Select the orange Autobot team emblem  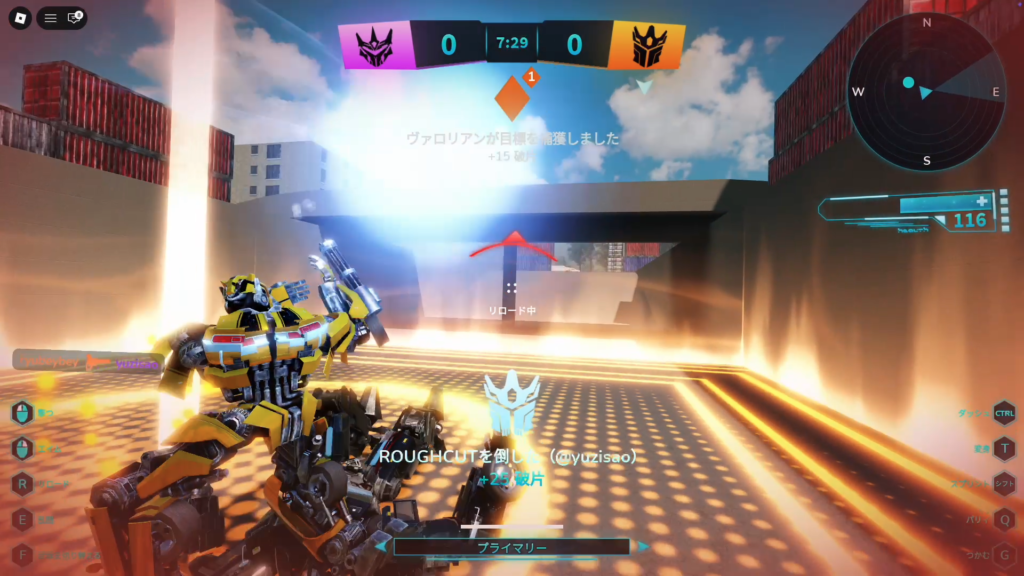pos(647,46)
